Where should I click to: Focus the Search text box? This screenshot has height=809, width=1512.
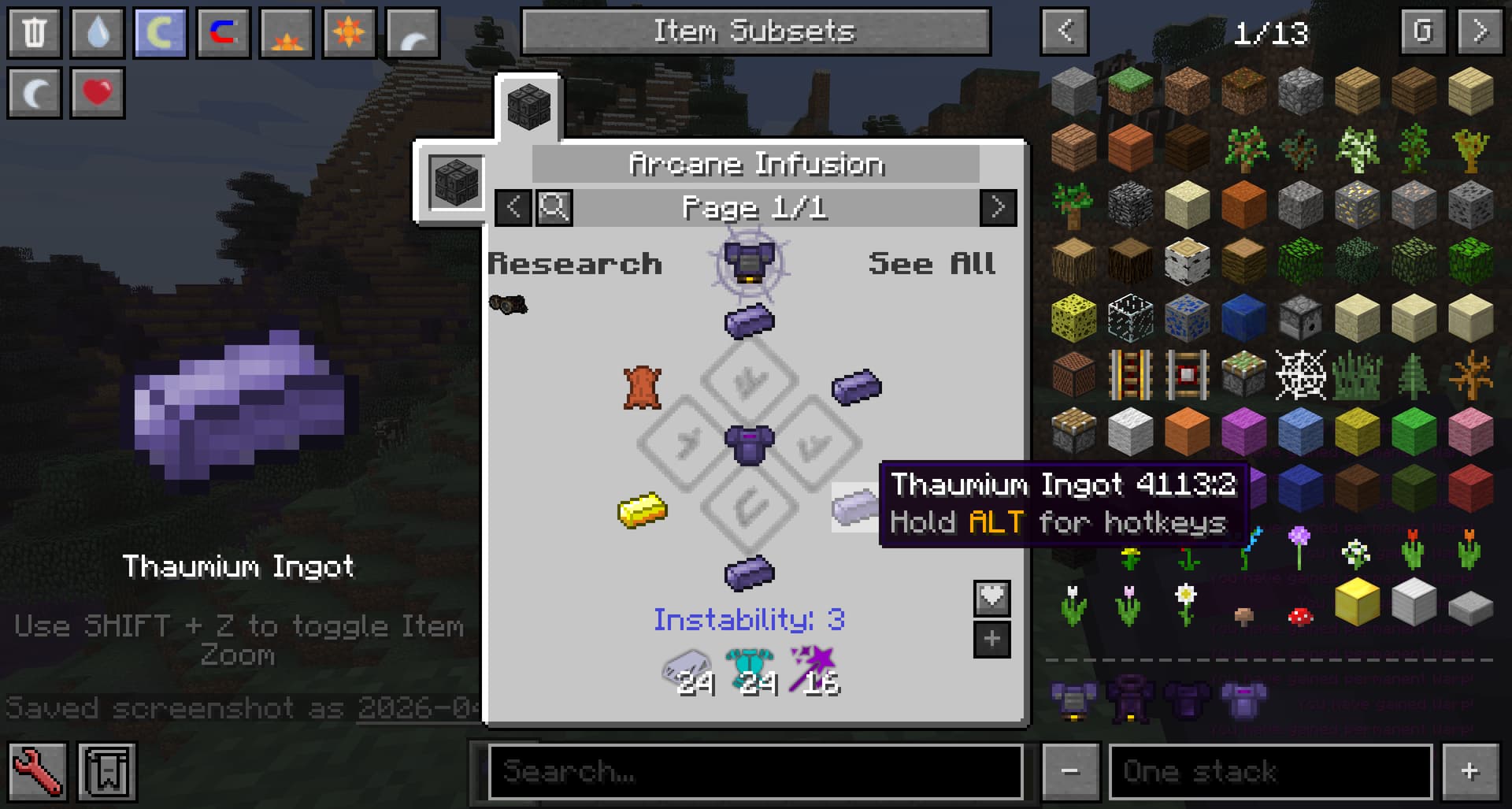754,771
